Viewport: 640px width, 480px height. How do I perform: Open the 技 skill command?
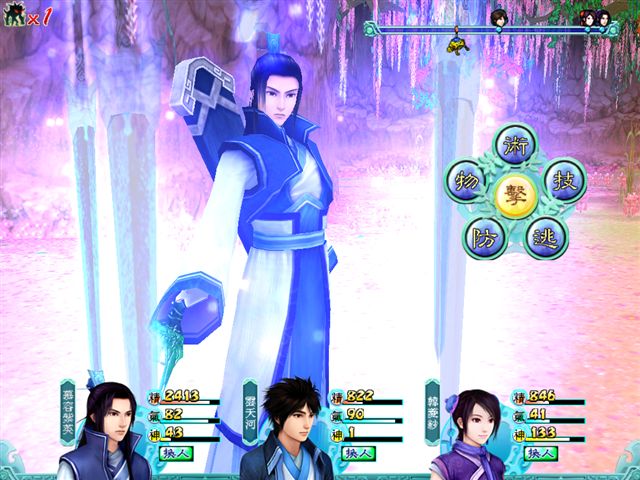[x=564, y=180]
